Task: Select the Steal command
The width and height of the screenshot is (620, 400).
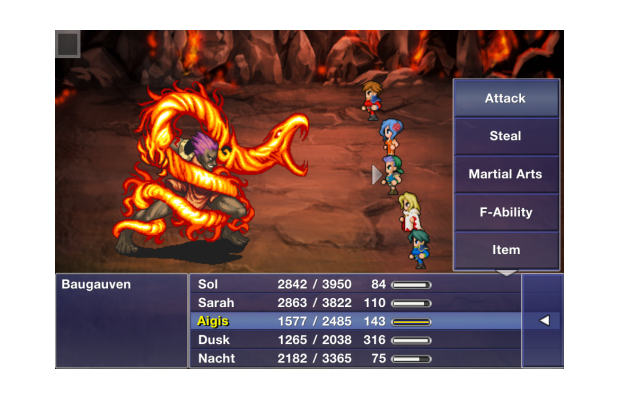Action: tap(505, 136)
